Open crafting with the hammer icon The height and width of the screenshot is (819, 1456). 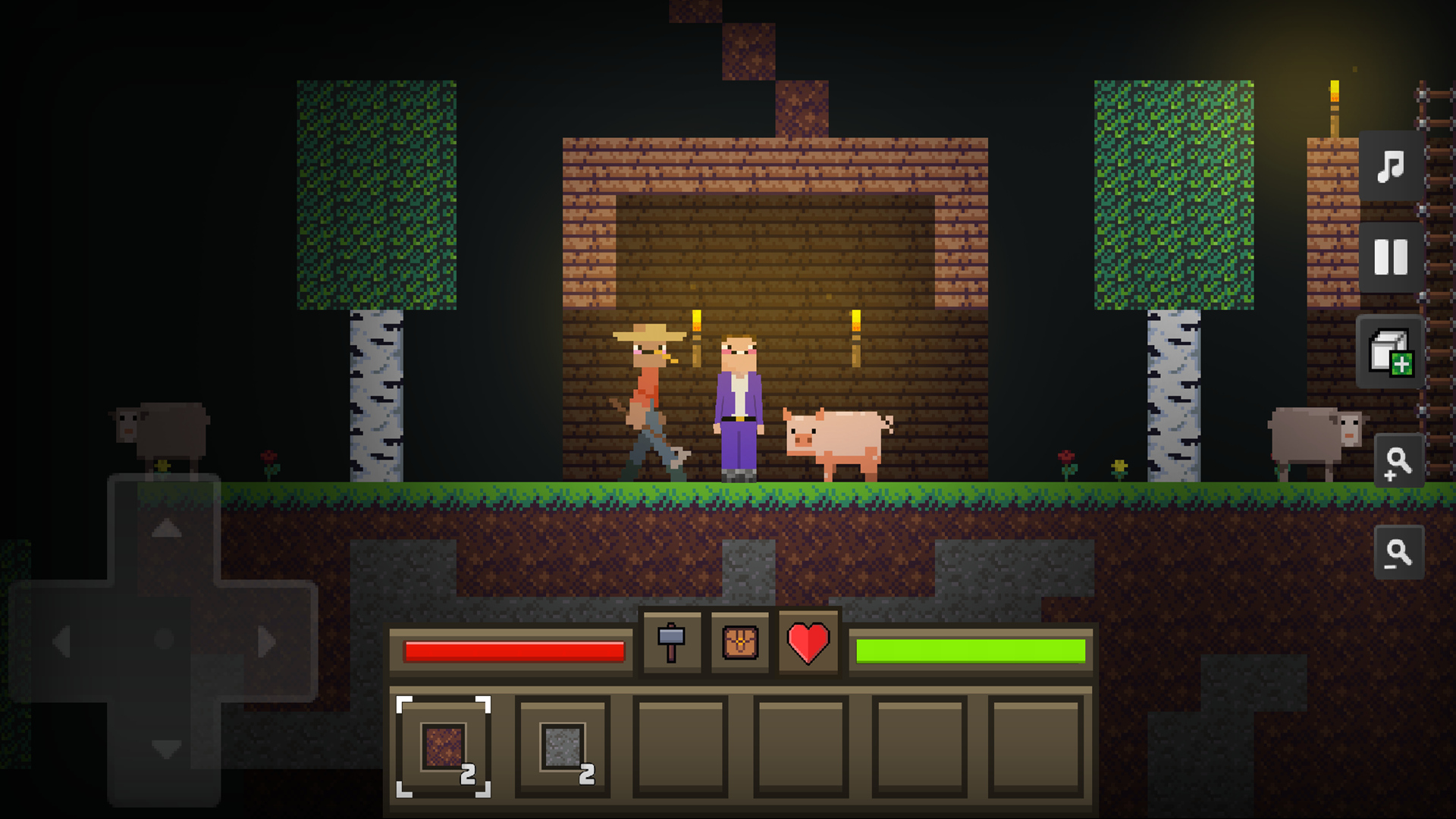click(x=671, y=643)
